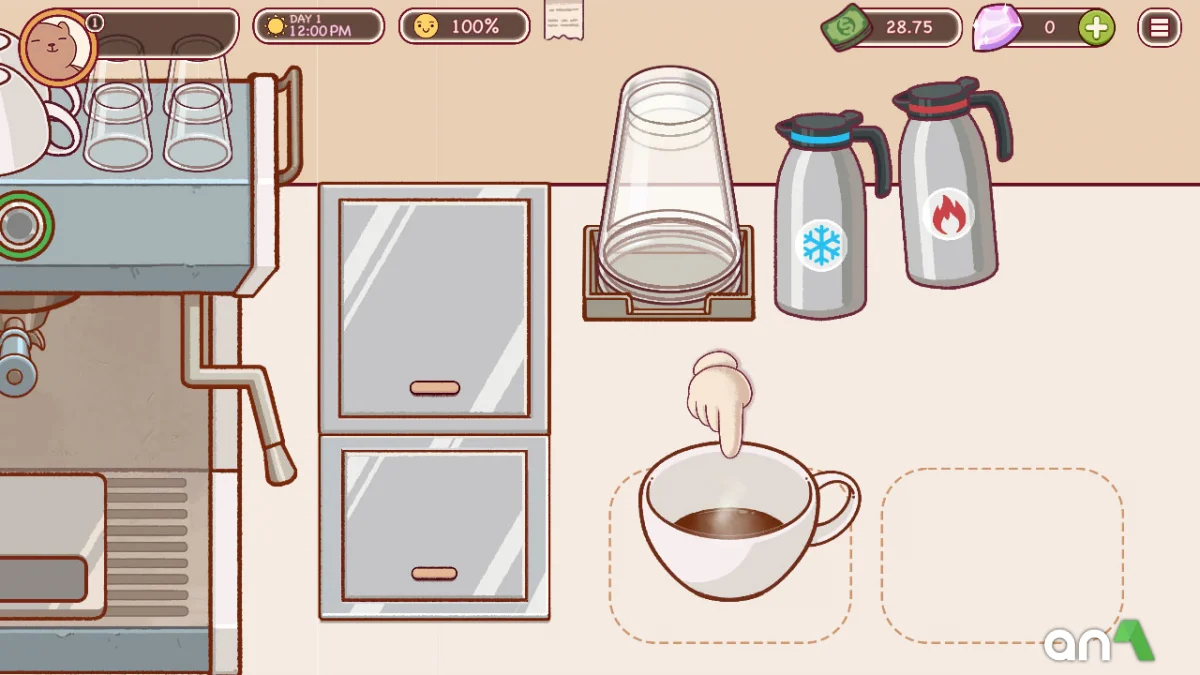Tap the green plus to add gems

pyautogui.click(x=1096, y=28)
